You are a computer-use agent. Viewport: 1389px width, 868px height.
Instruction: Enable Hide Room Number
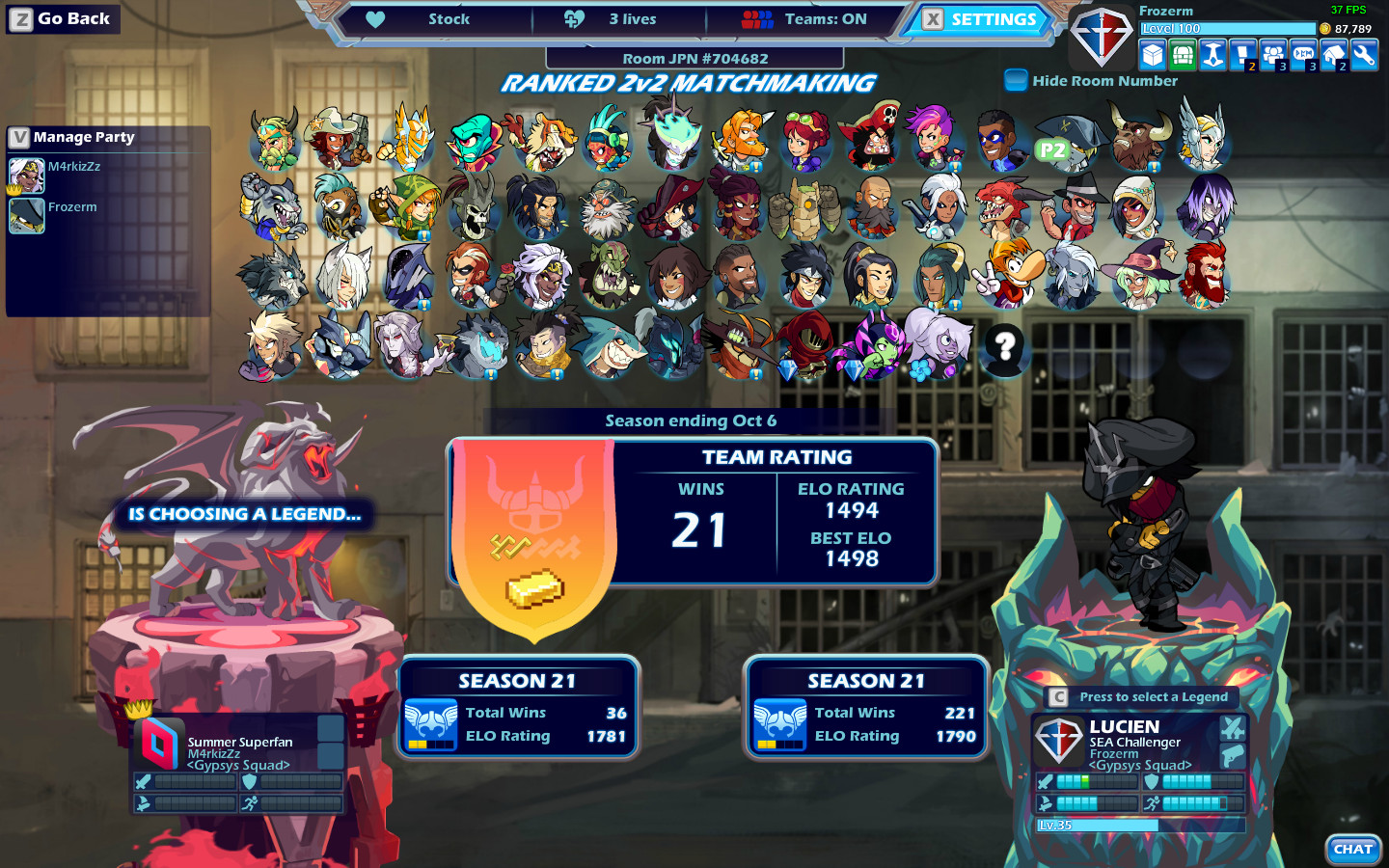click(x=1016, y=81)
